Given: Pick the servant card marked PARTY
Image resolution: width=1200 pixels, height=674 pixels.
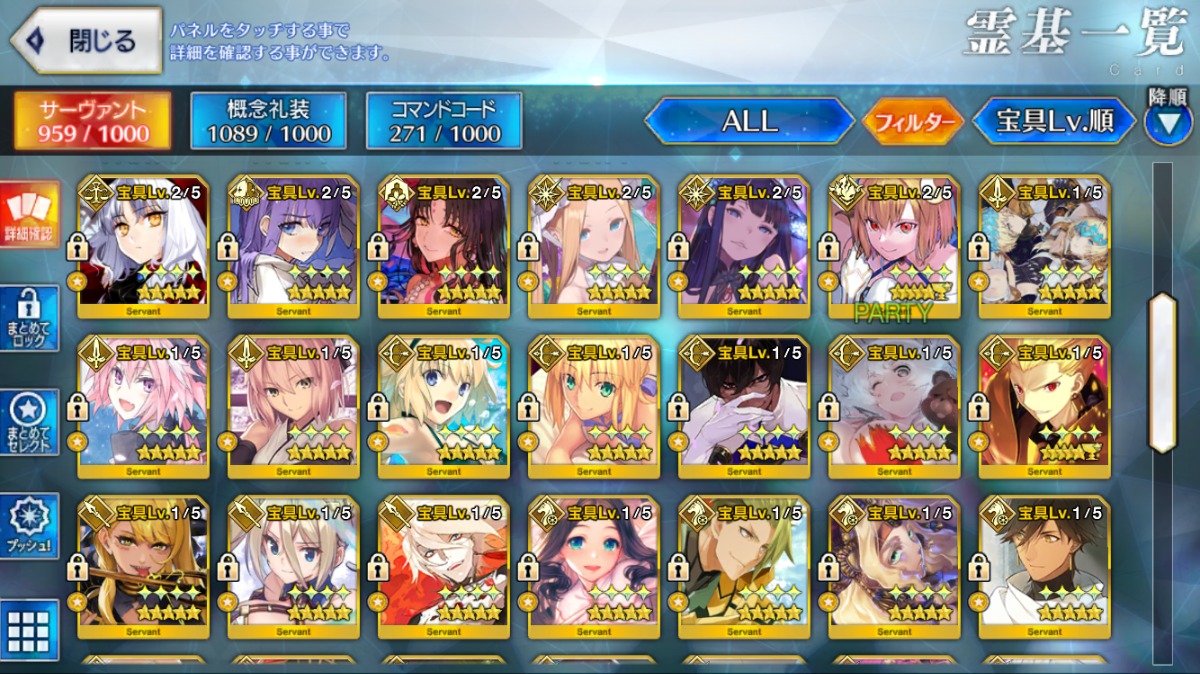Looking at the screenshot, I should 893,246.
